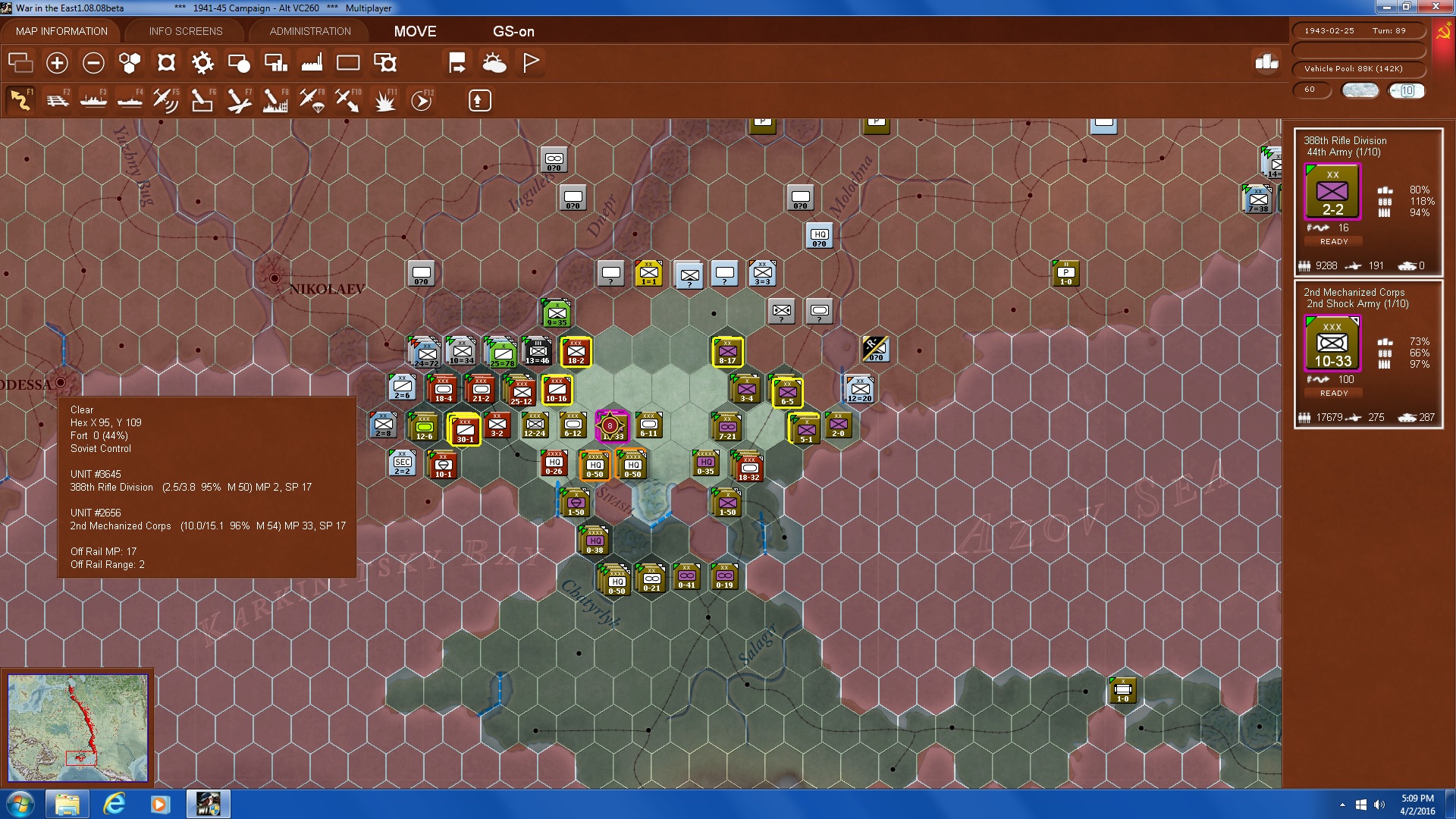Open the weather display icon
Viewport: 1456px width, 819px height.
tap(494, 63)
